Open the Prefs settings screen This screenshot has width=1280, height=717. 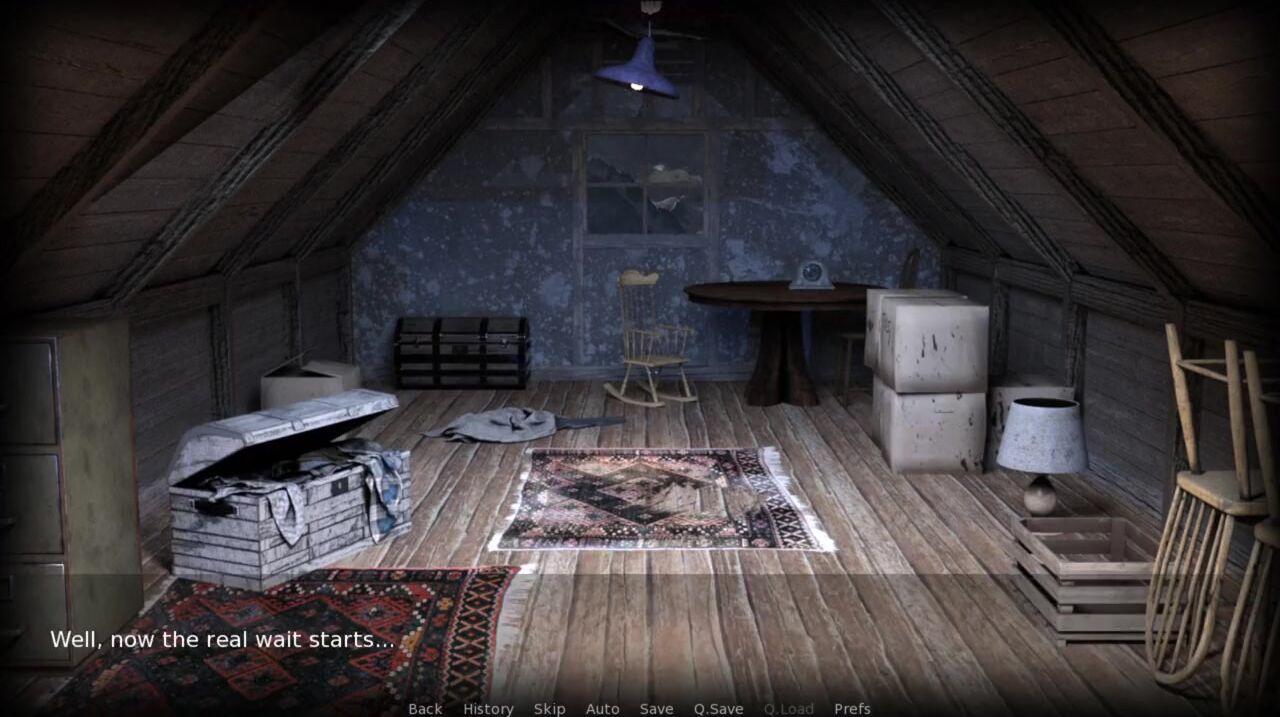tap(852, 708)
